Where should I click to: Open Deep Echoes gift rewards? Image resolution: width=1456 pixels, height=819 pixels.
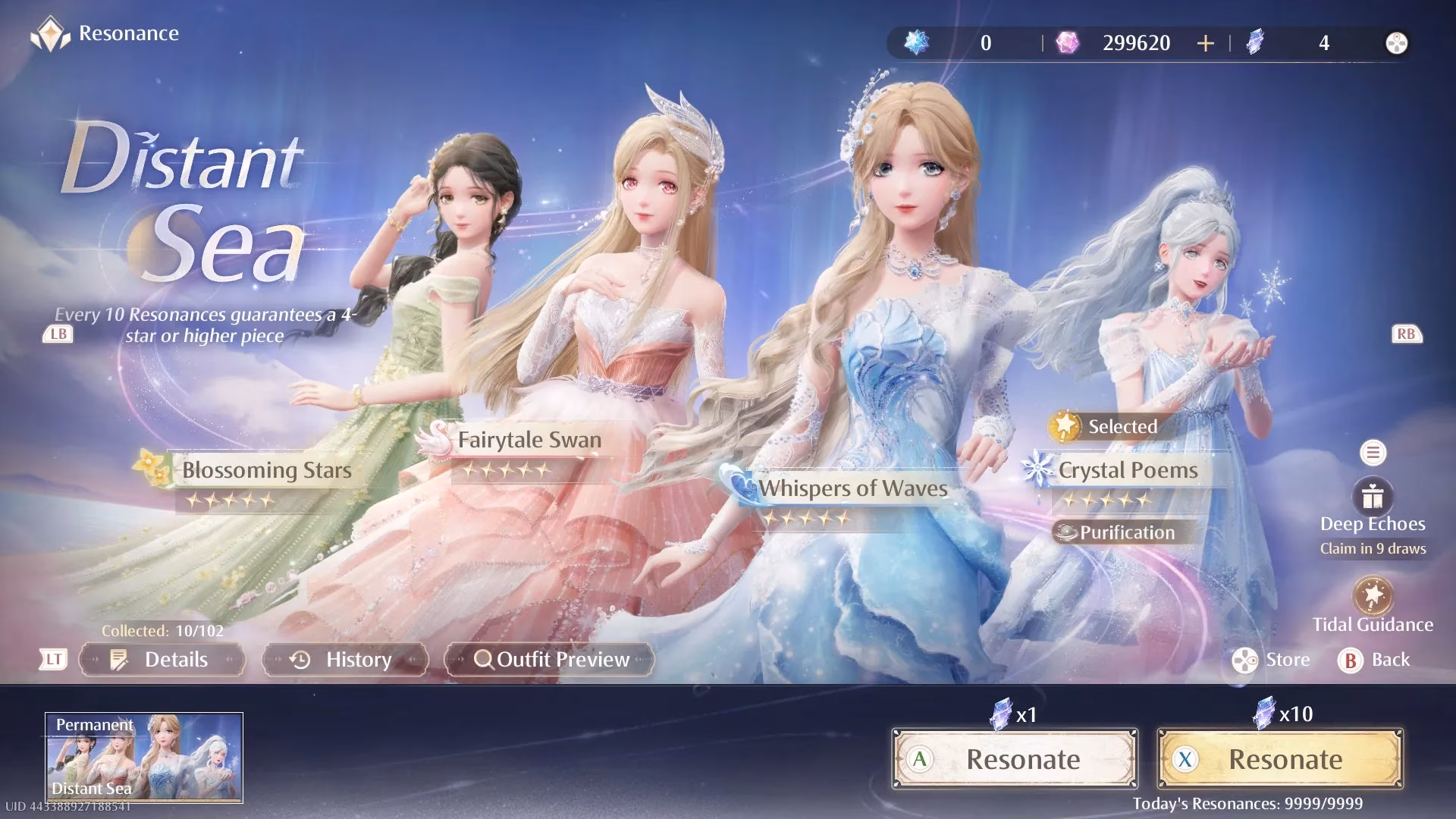tap(1373, 498)
